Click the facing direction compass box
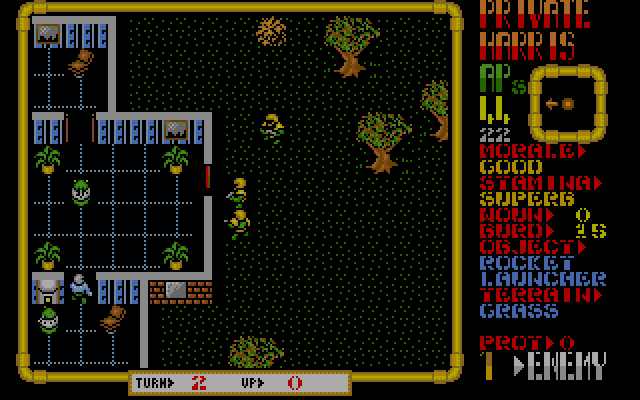The image size is (640, 400). coord(566,103)
